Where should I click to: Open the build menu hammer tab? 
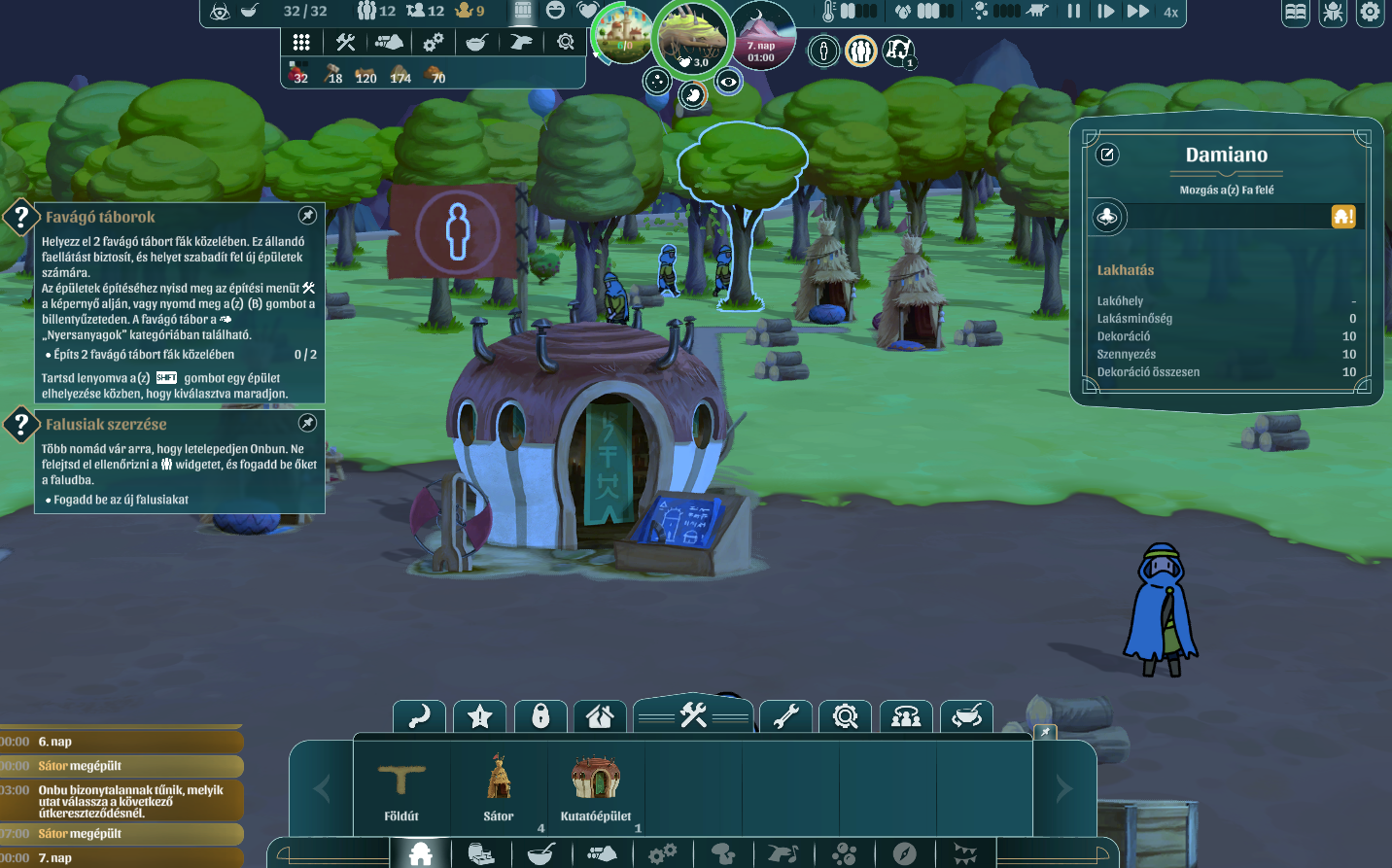tap(693, 716)
